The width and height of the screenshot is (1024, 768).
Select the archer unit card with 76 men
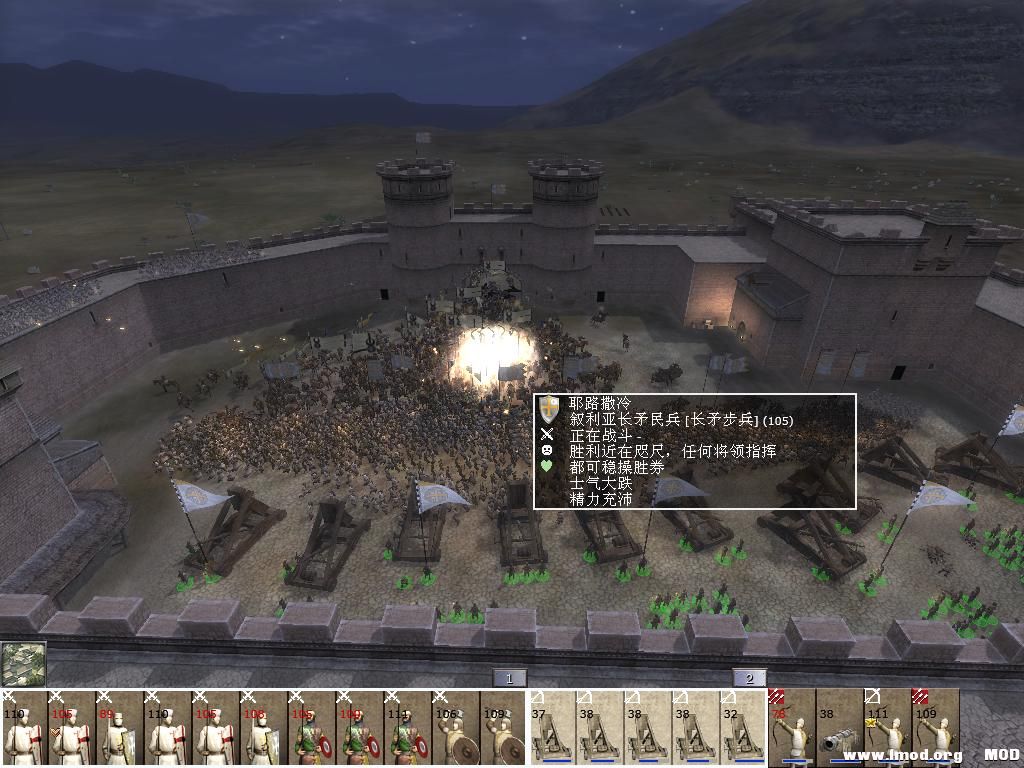791,728
